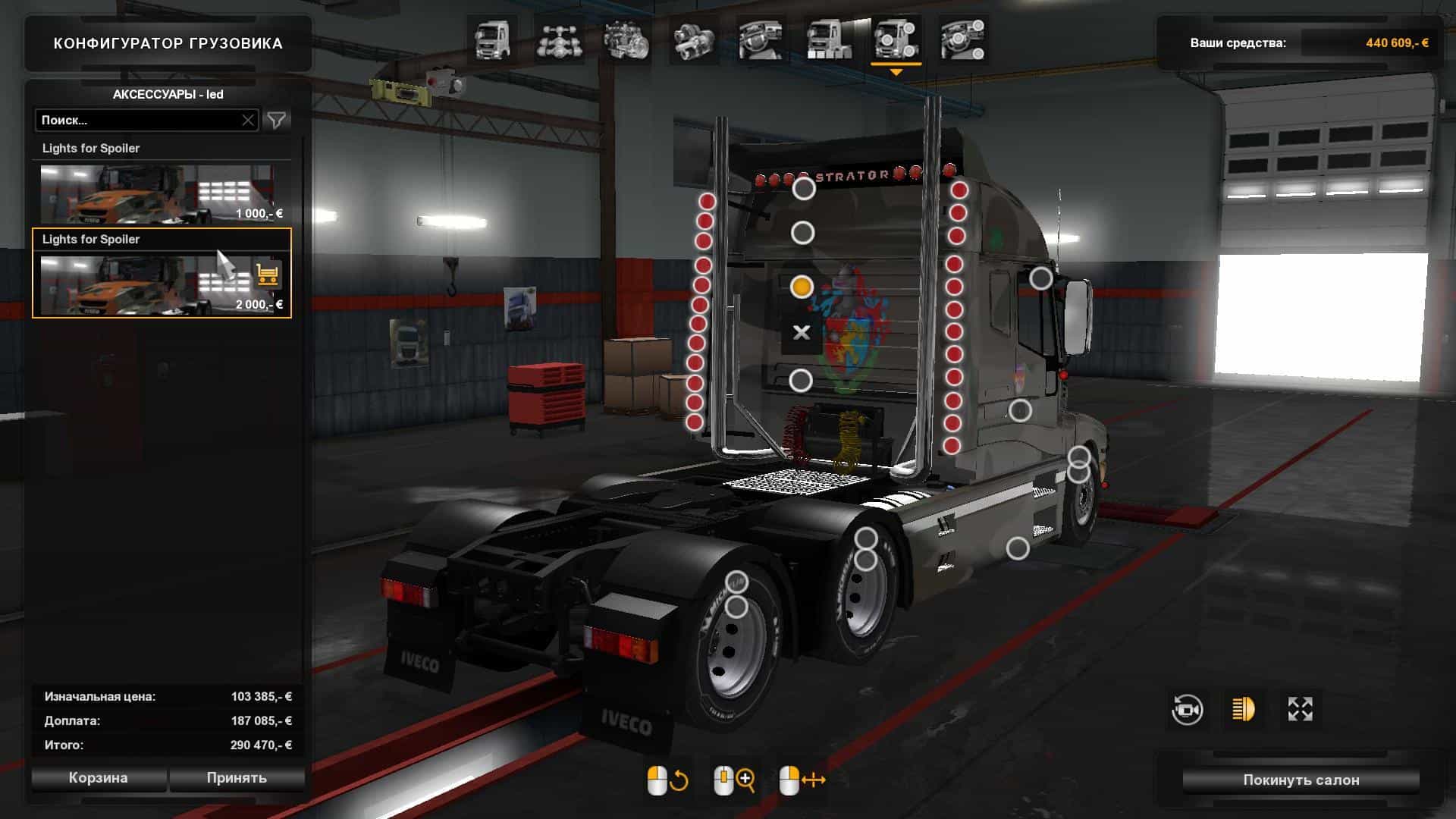Expand the view to fullscreen
Screen dimensions: 1456x819
[x=1300, y=710]
